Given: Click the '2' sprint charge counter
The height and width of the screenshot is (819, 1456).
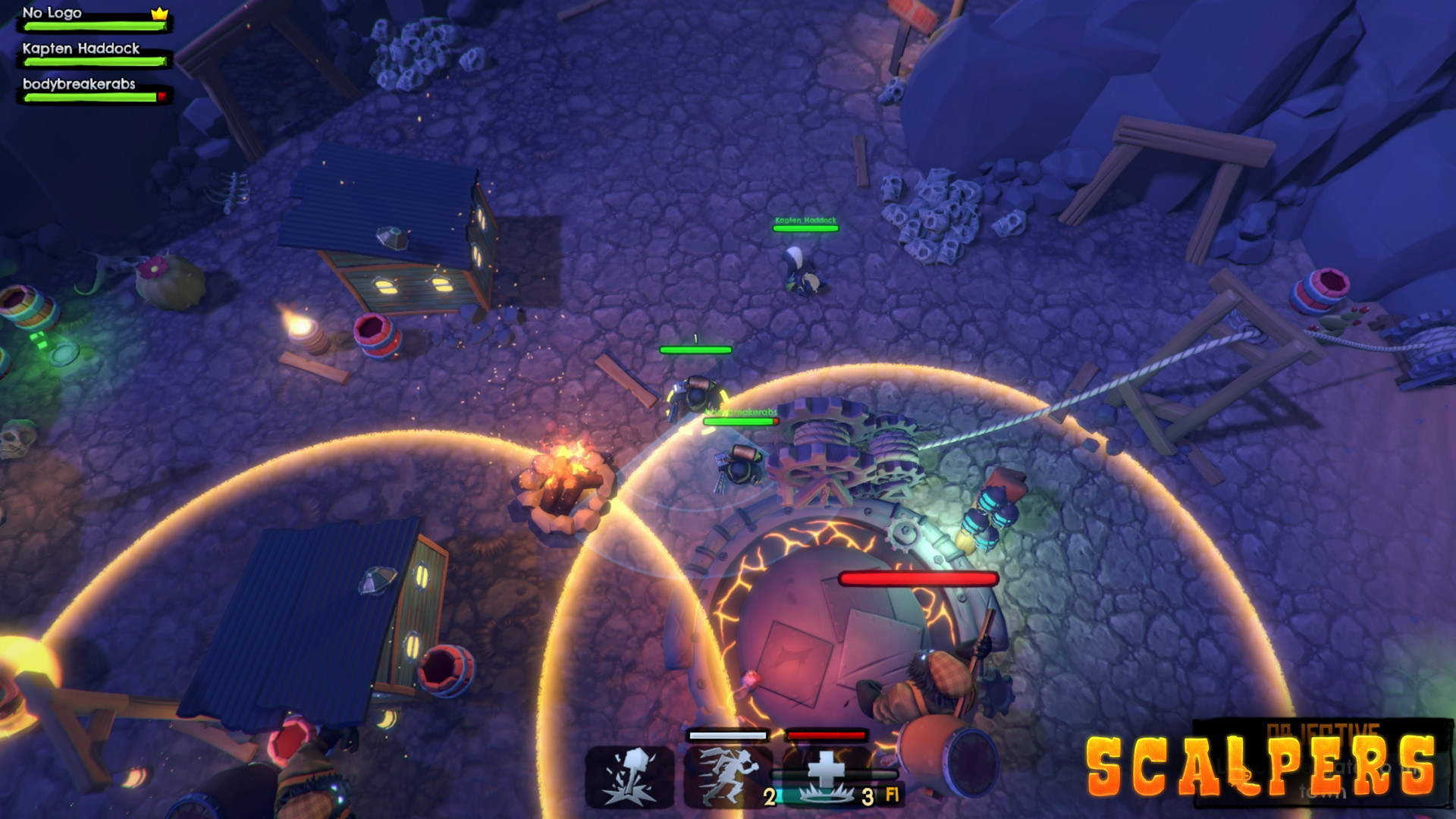Looking at the screenshot, I should tap(770, 796).
